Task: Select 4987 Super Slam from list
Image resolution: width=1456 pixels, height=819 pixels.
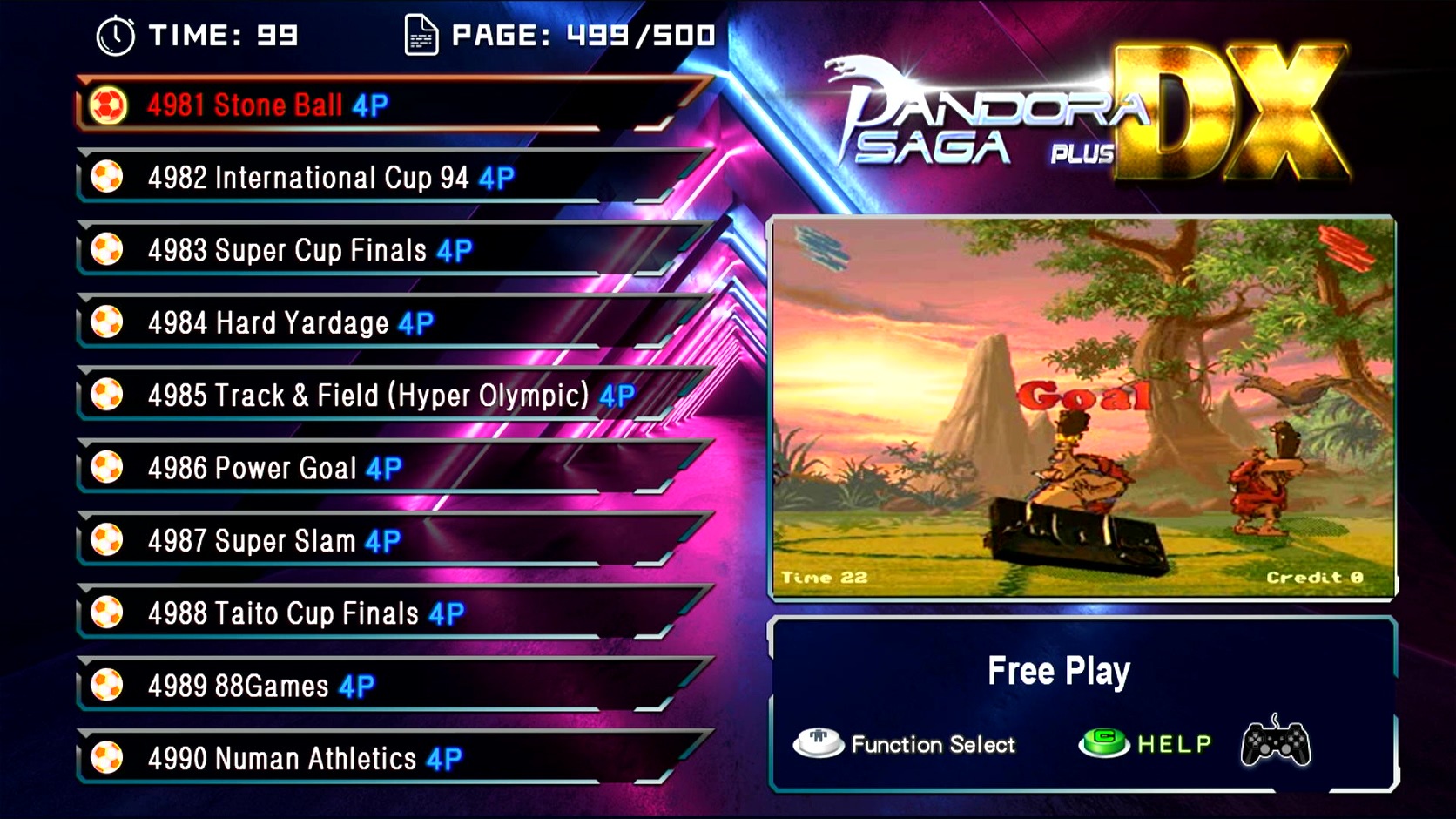Action: pyautogui.click(x=273, y=541)
